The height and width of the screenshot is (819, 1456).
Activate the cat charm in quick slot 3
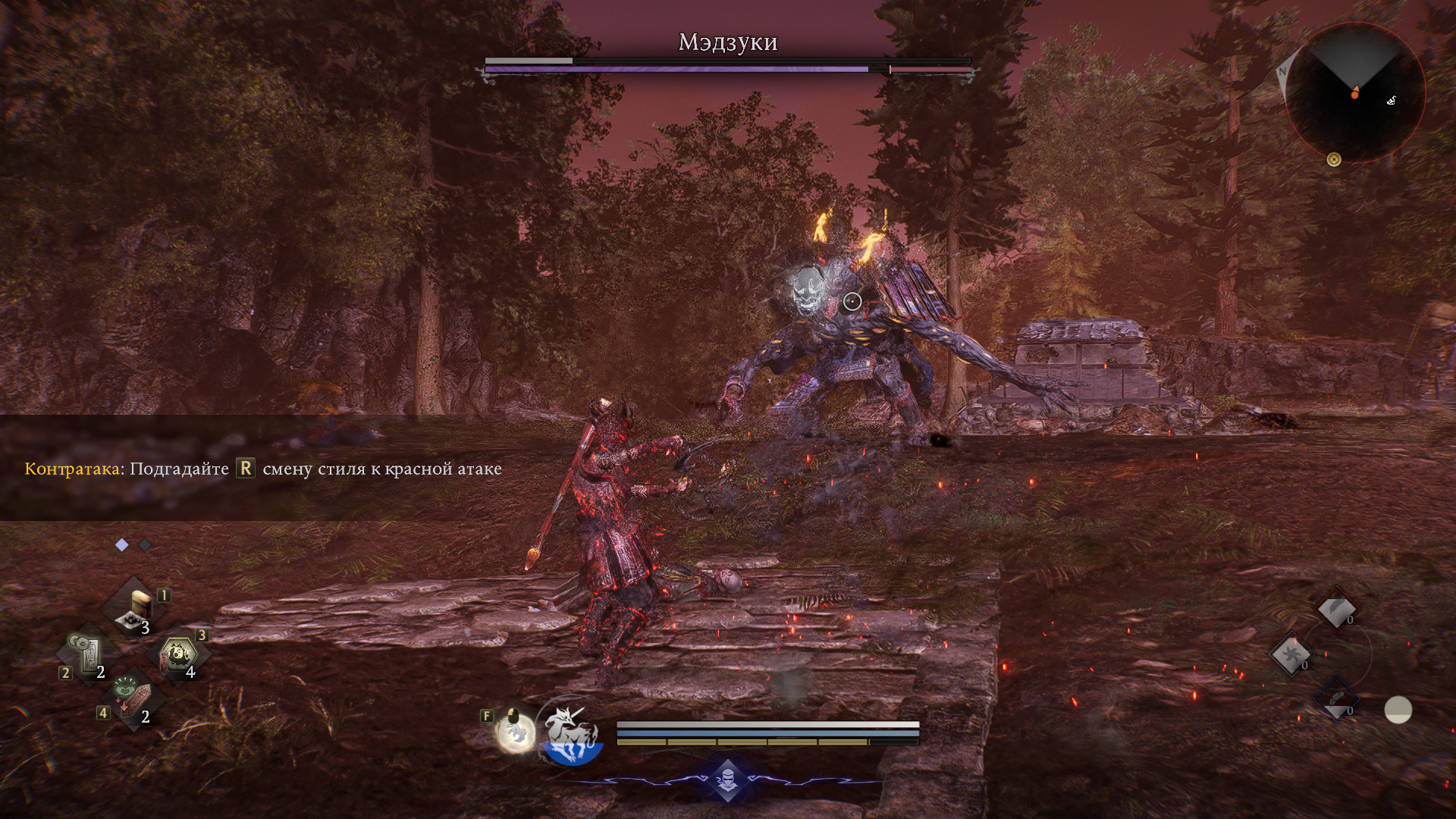click(179, 654)
